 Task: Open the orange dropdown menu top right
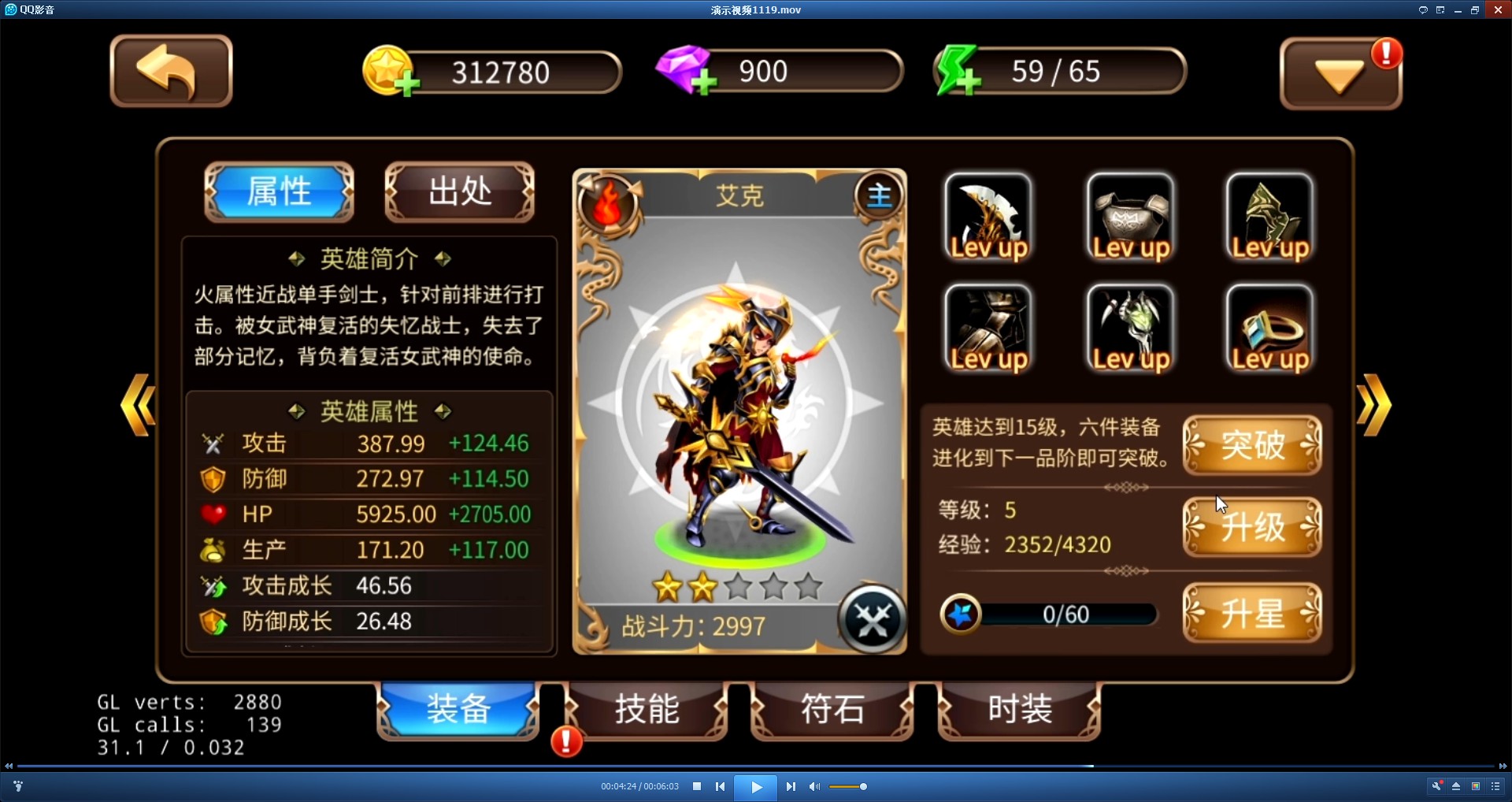pos(1339,72)
